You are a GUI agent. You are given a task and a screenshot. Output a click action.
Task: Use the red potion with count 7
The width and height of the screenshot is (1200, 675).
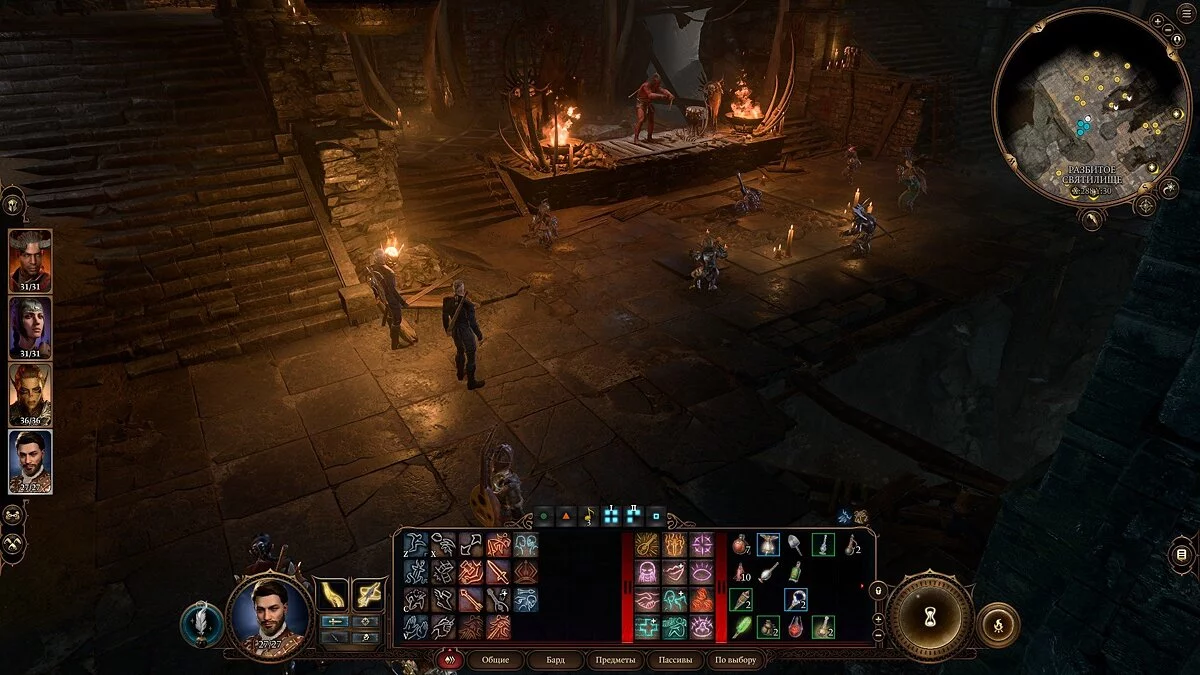point(741,545)
